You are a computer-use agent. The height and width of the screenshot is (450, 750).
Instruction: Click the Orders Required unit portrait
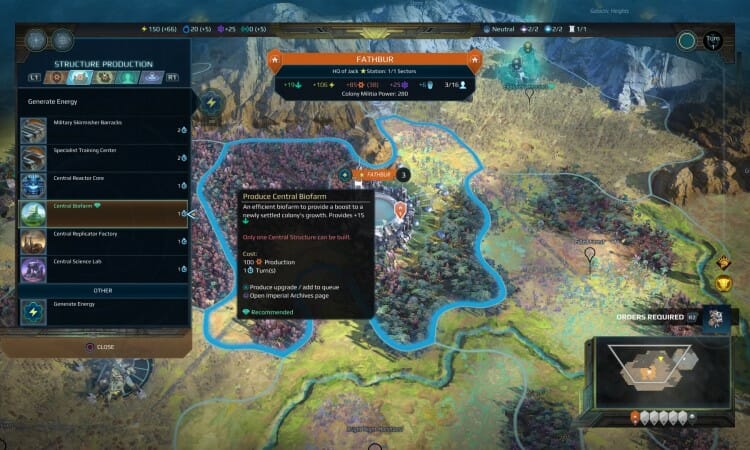[x=716, y=318]
